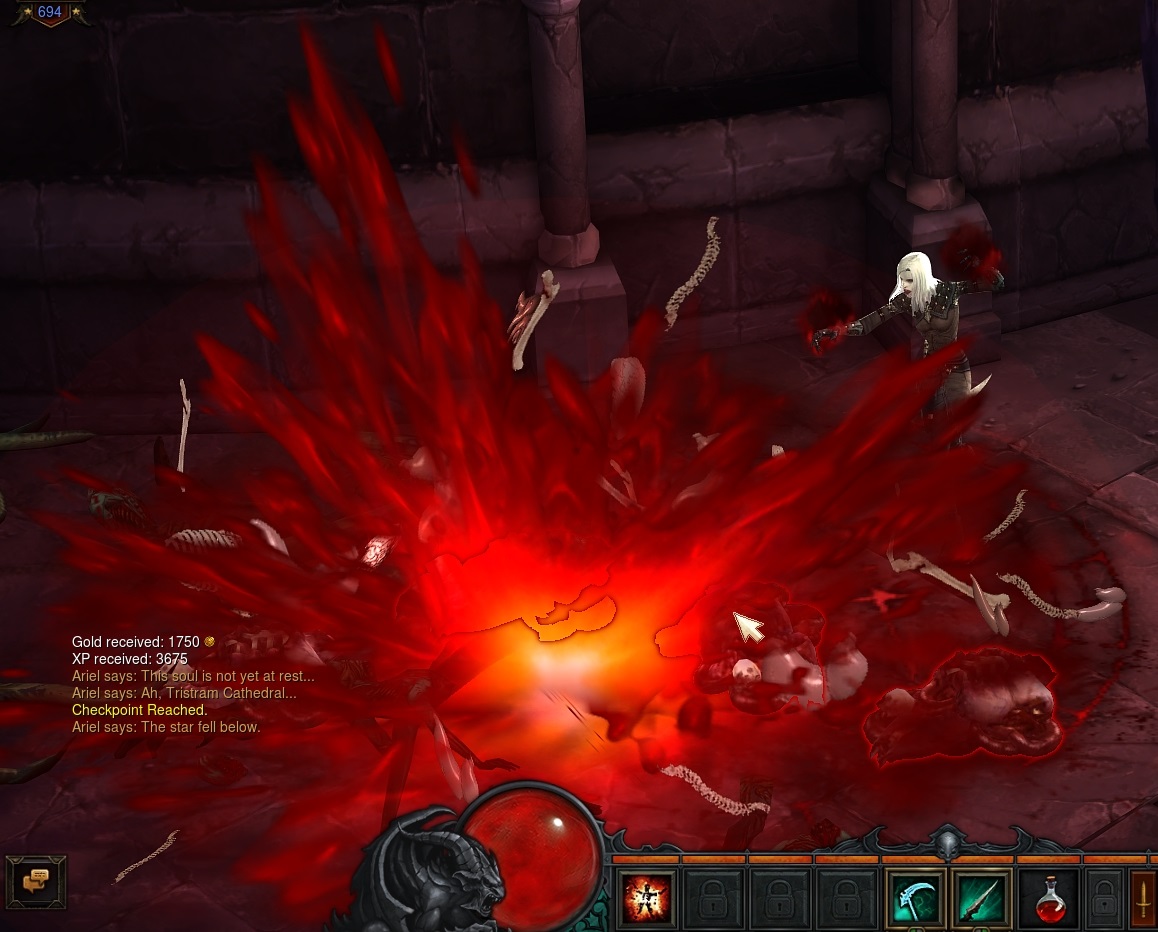
Task: Activate the explosion skill in the first slot
Action: point(646,898)
